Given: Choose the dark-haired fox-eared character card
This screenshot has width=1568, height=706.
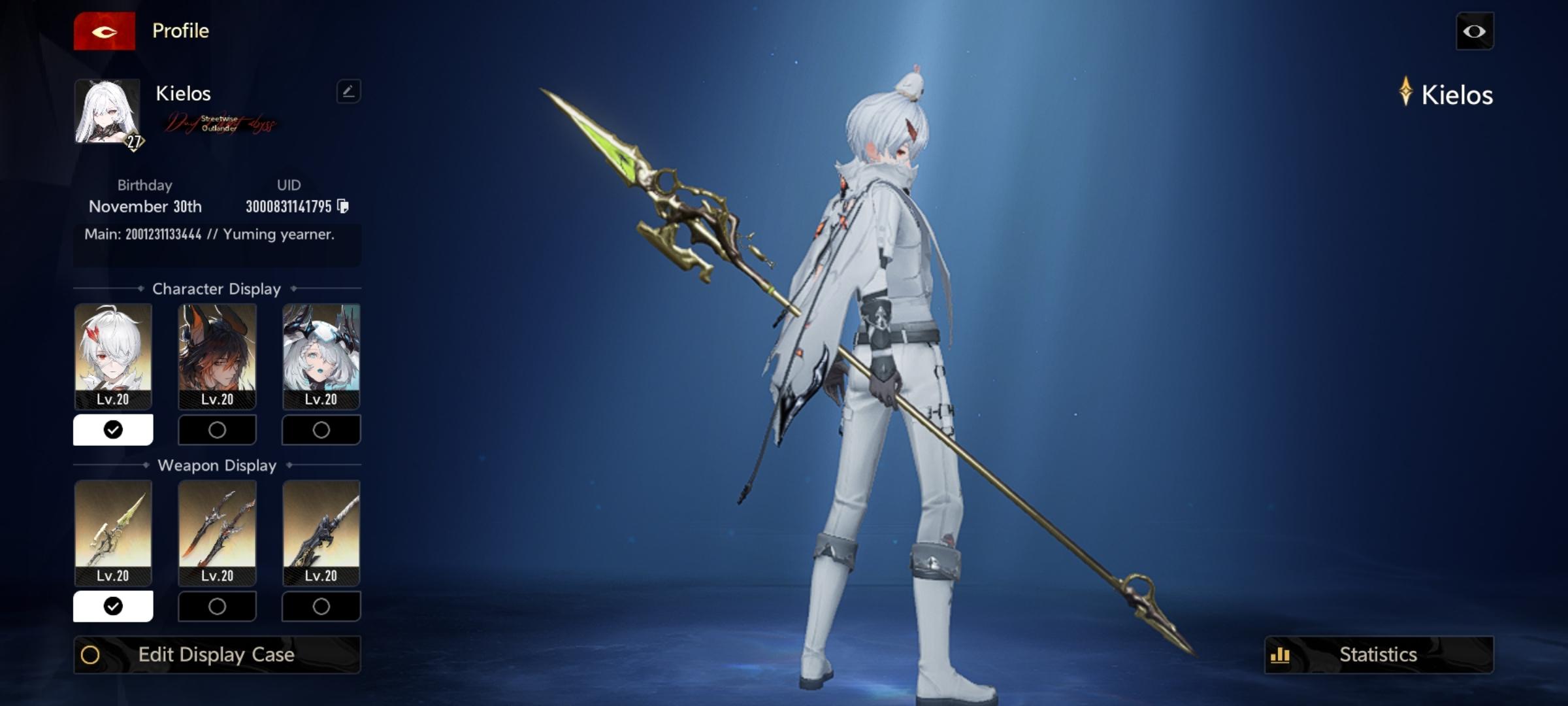Looking at the screenshot, I should tap(217, 356).
